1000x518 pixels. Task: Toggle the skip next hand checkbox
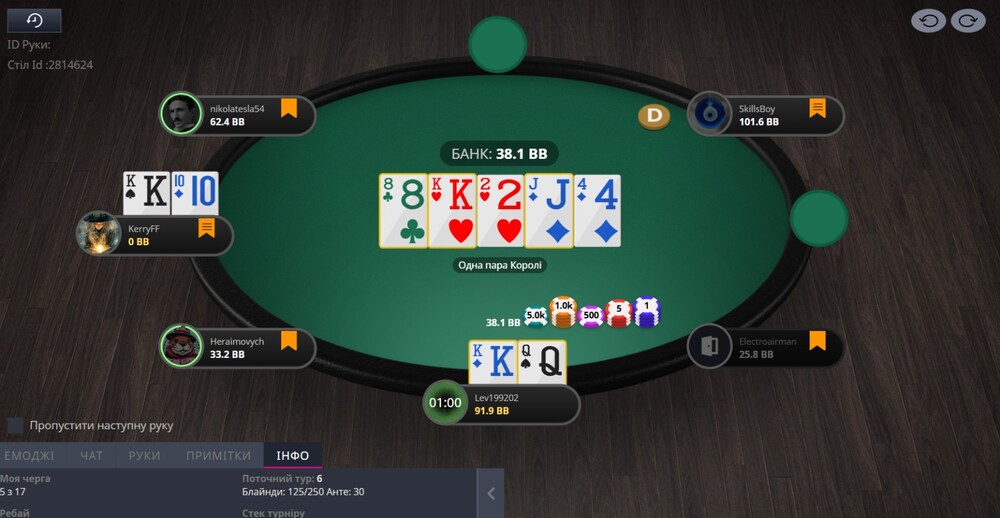(x=16, y=425)
